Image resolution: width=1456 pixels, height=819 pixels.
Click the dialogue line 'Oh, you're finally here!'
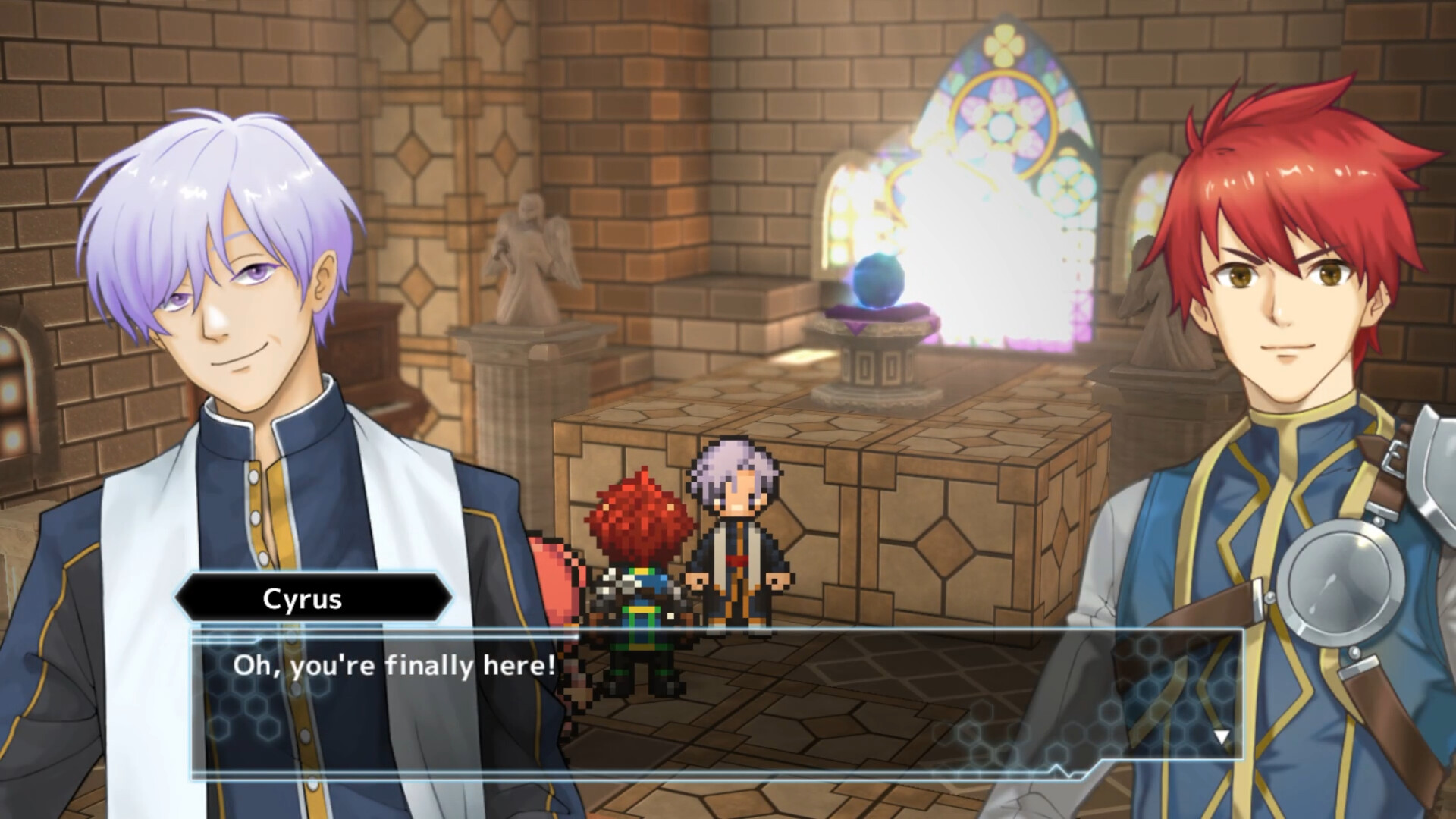tap(394, 667)
